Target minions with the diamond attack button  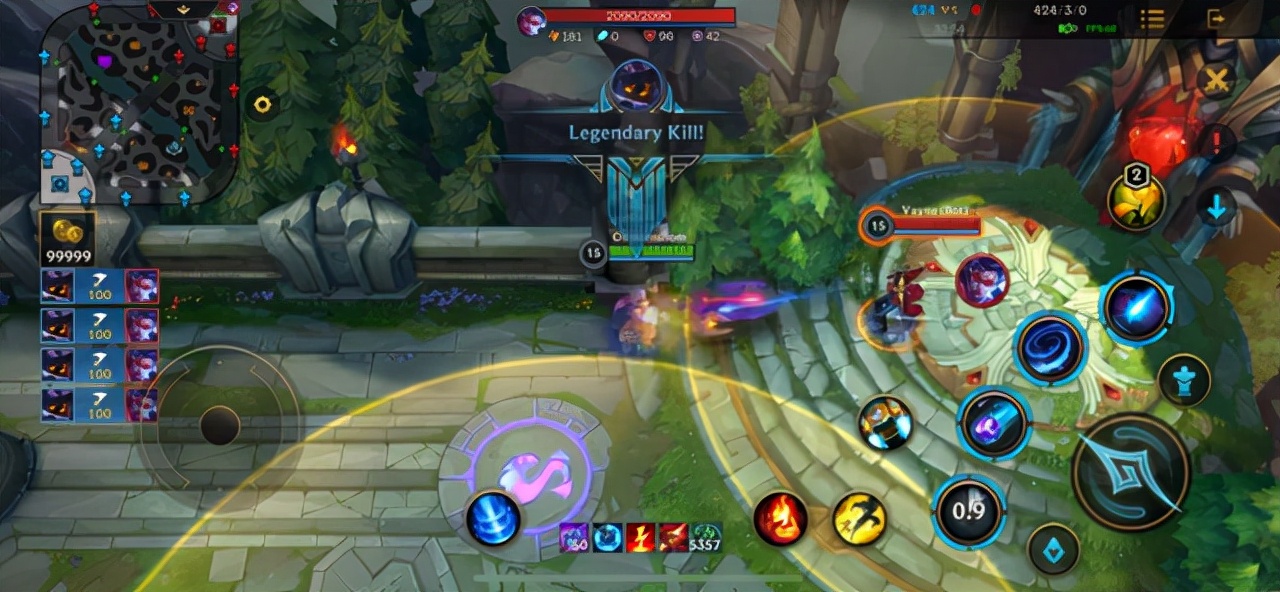click(1053, 549)
